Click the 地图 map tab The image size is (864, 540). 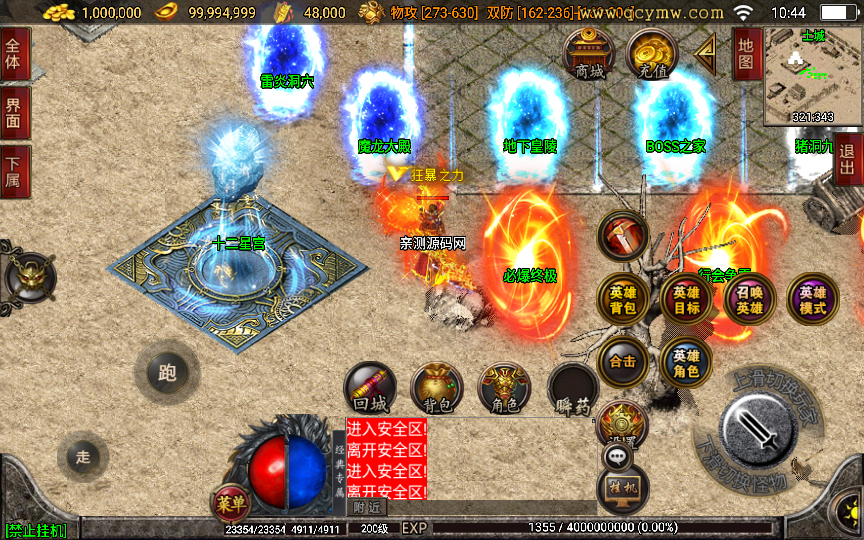pyautogui.click(x=746, y=54)
